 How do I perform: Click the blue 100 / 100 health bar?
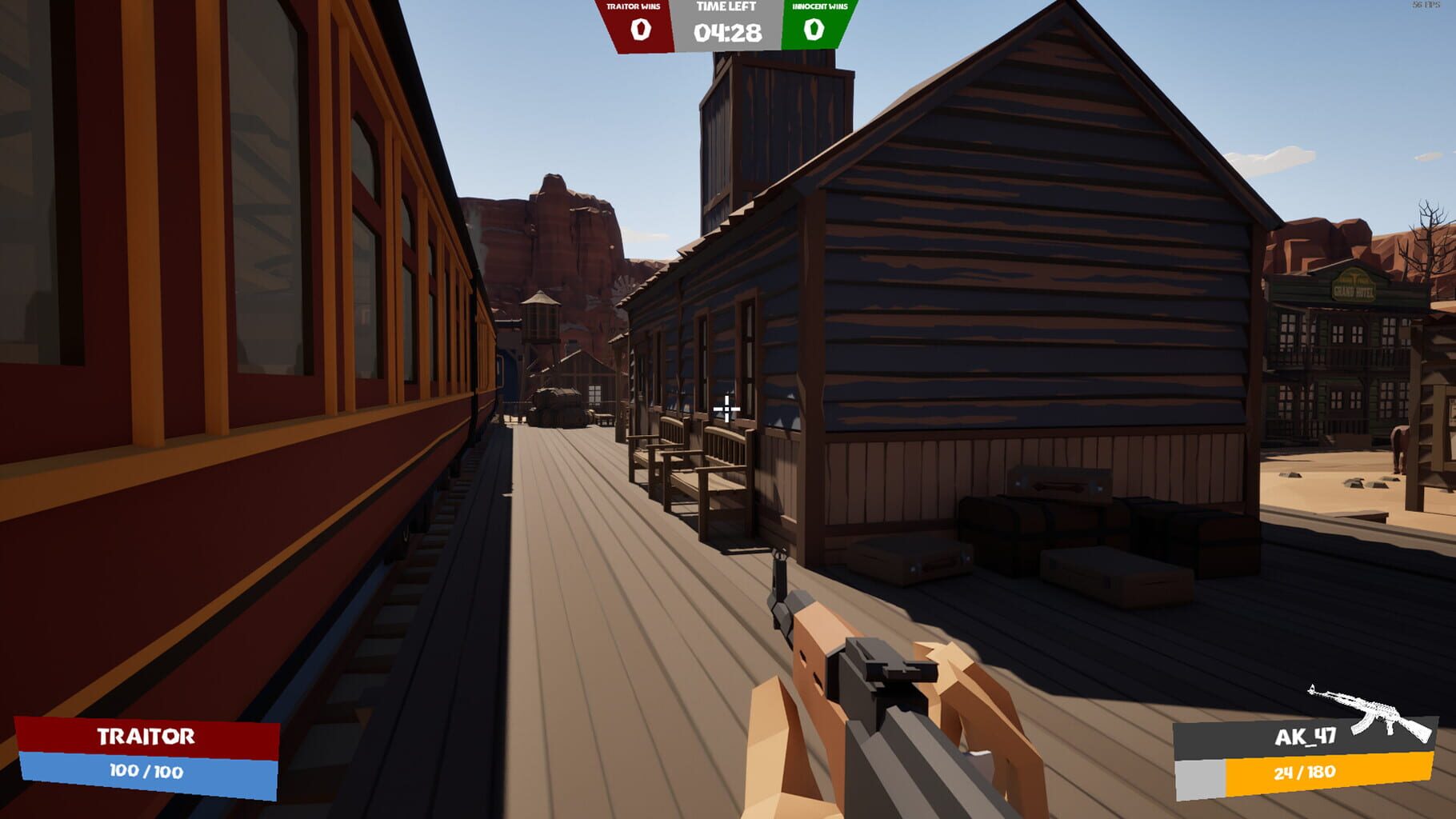point(147,771)
